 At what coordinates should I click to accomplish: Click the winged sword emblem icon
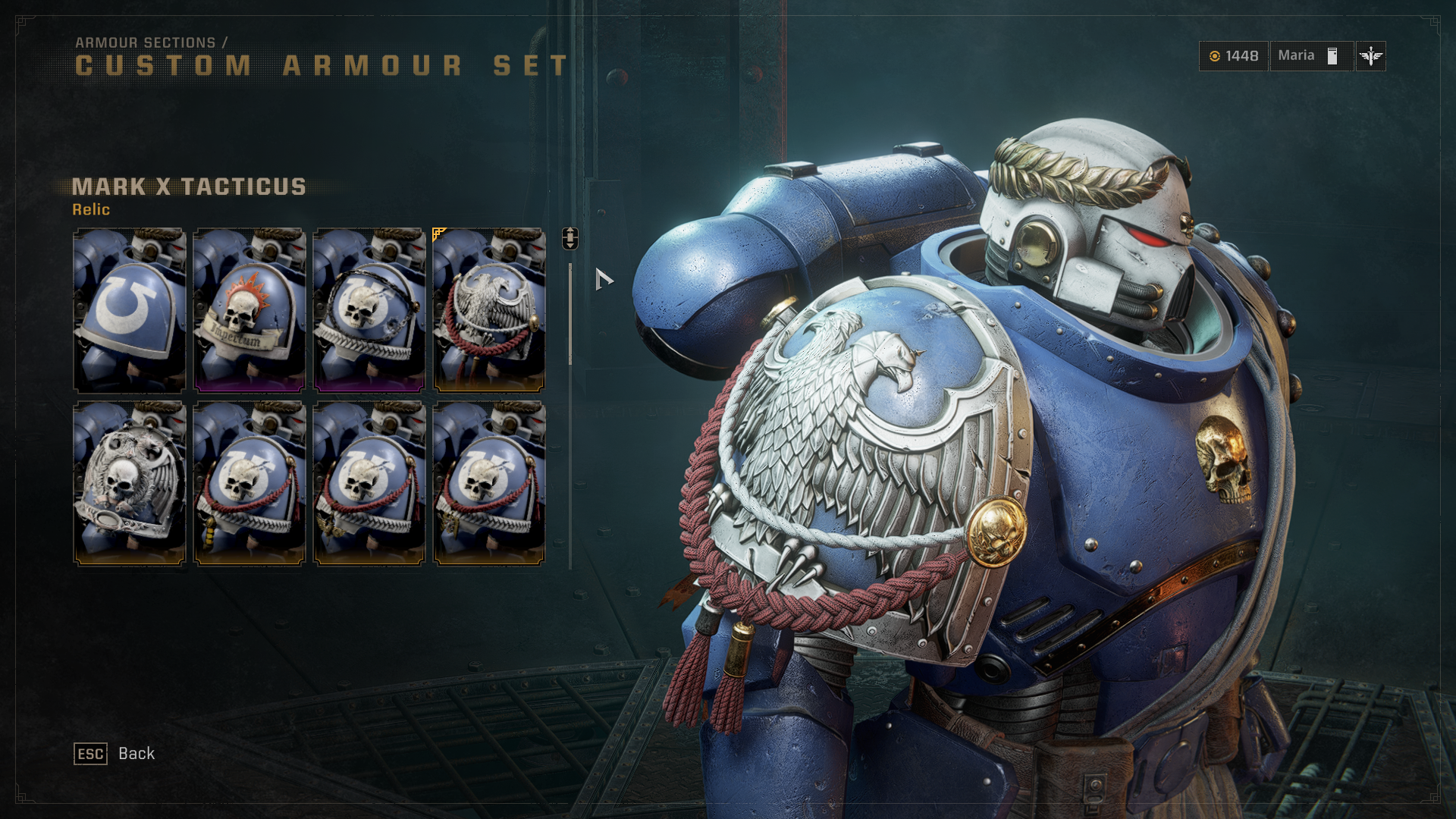1370,56
